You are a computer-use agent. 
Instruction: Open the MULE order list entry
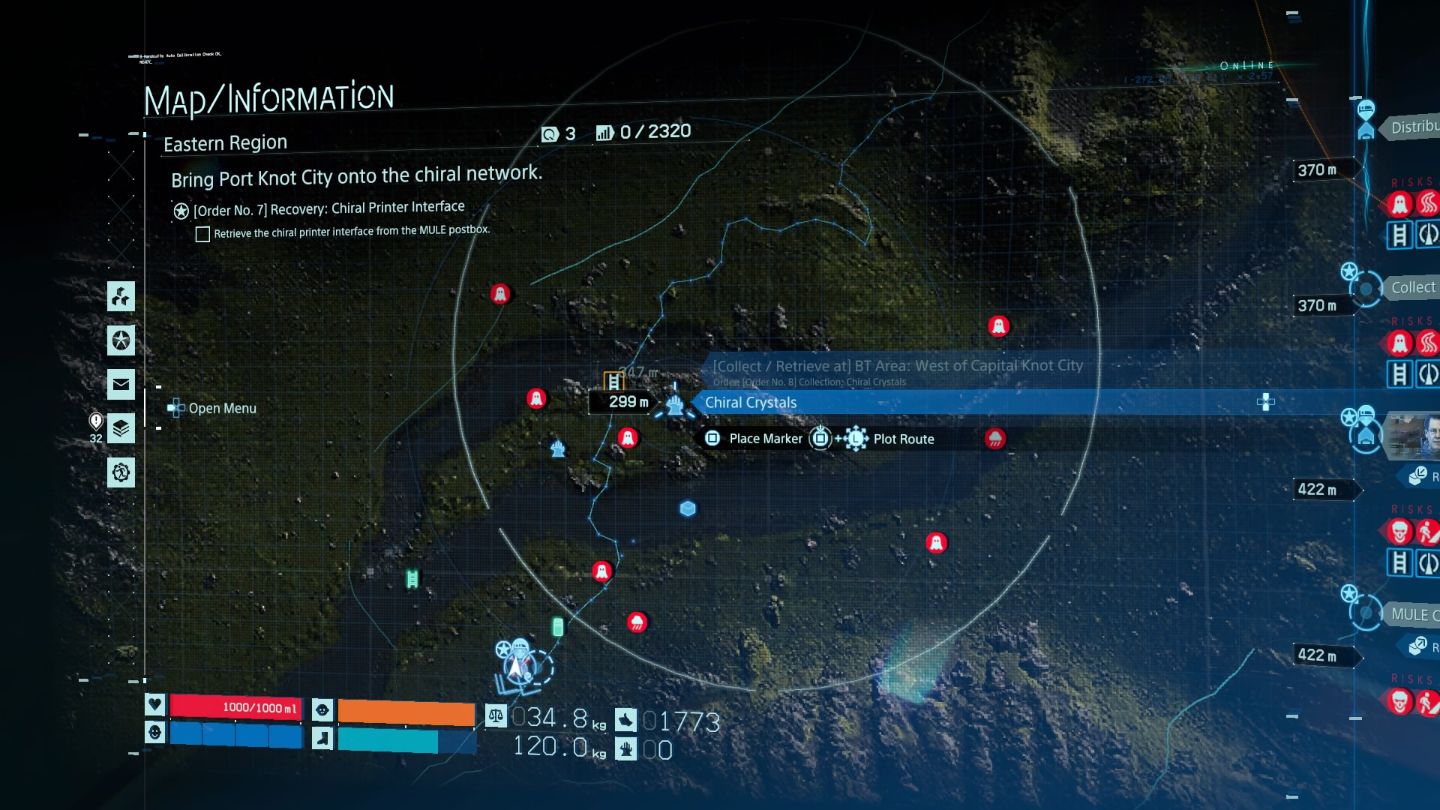point(1414,614)
